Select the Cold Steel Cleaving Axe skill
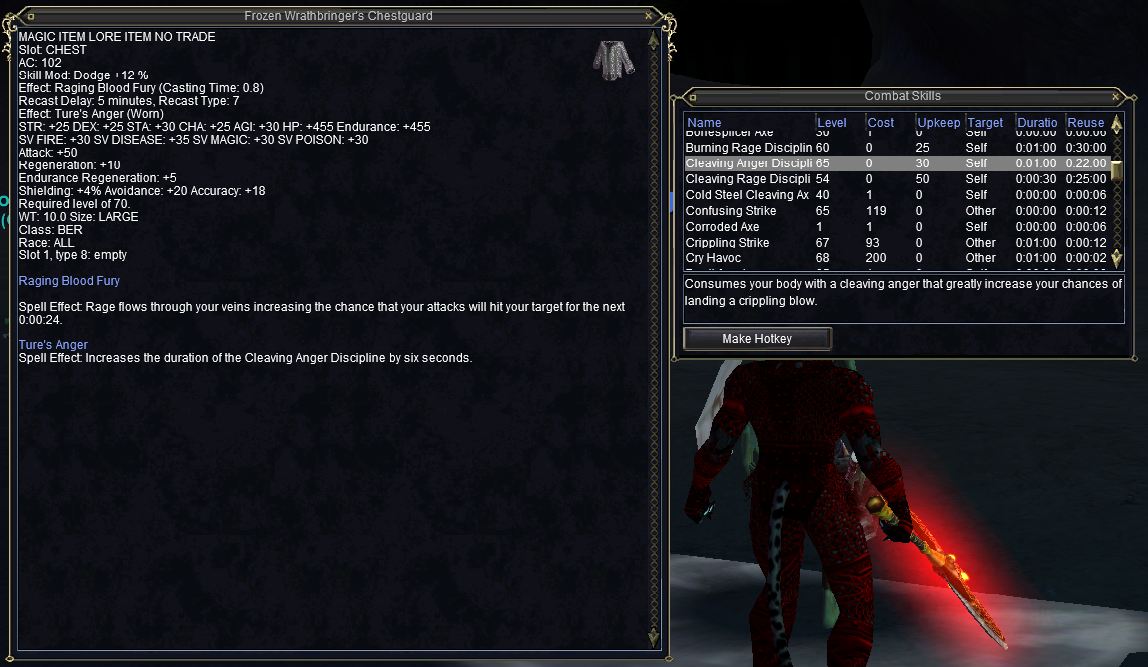The width and height of the screenshot is (1148, 667). (748, 195)
